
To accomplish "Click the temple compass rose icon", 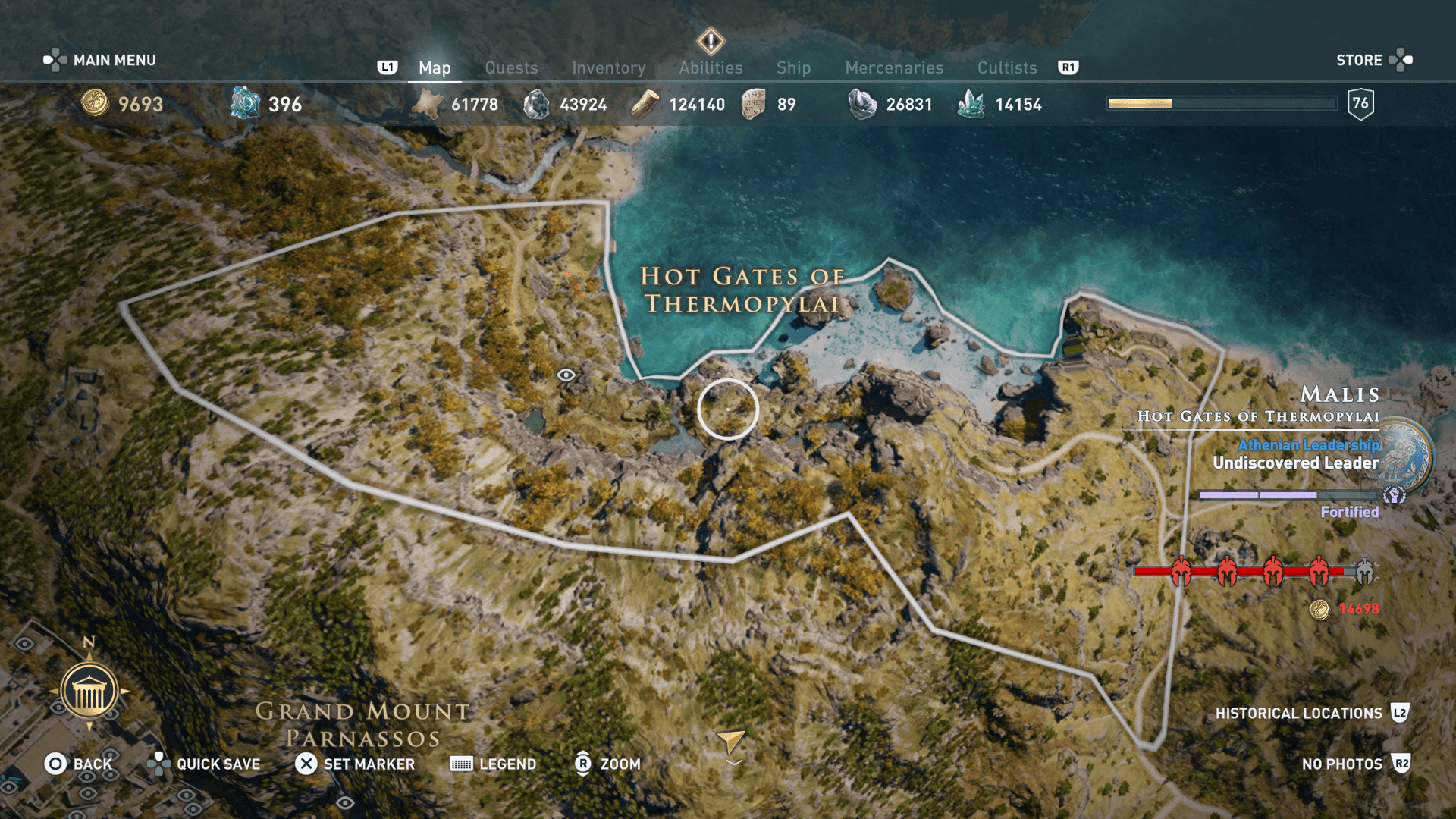I will coord(90,690).
